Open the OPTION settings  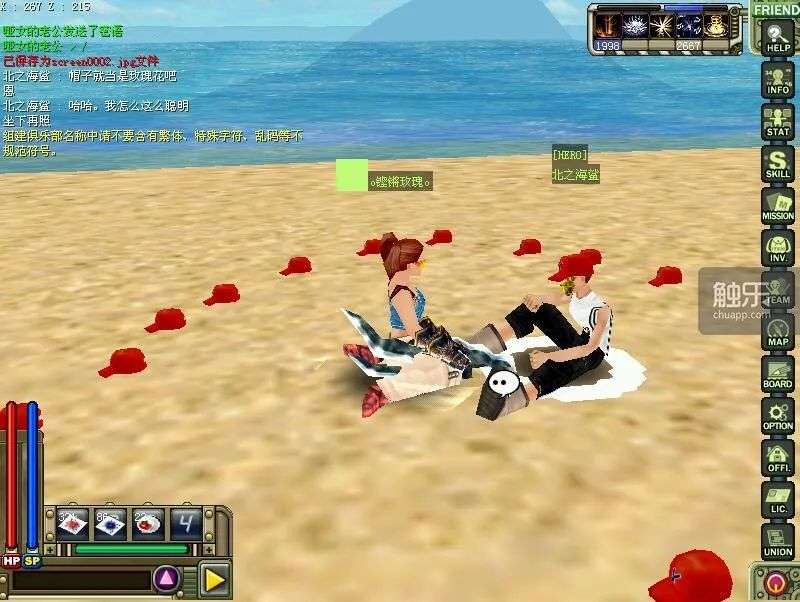777,415
